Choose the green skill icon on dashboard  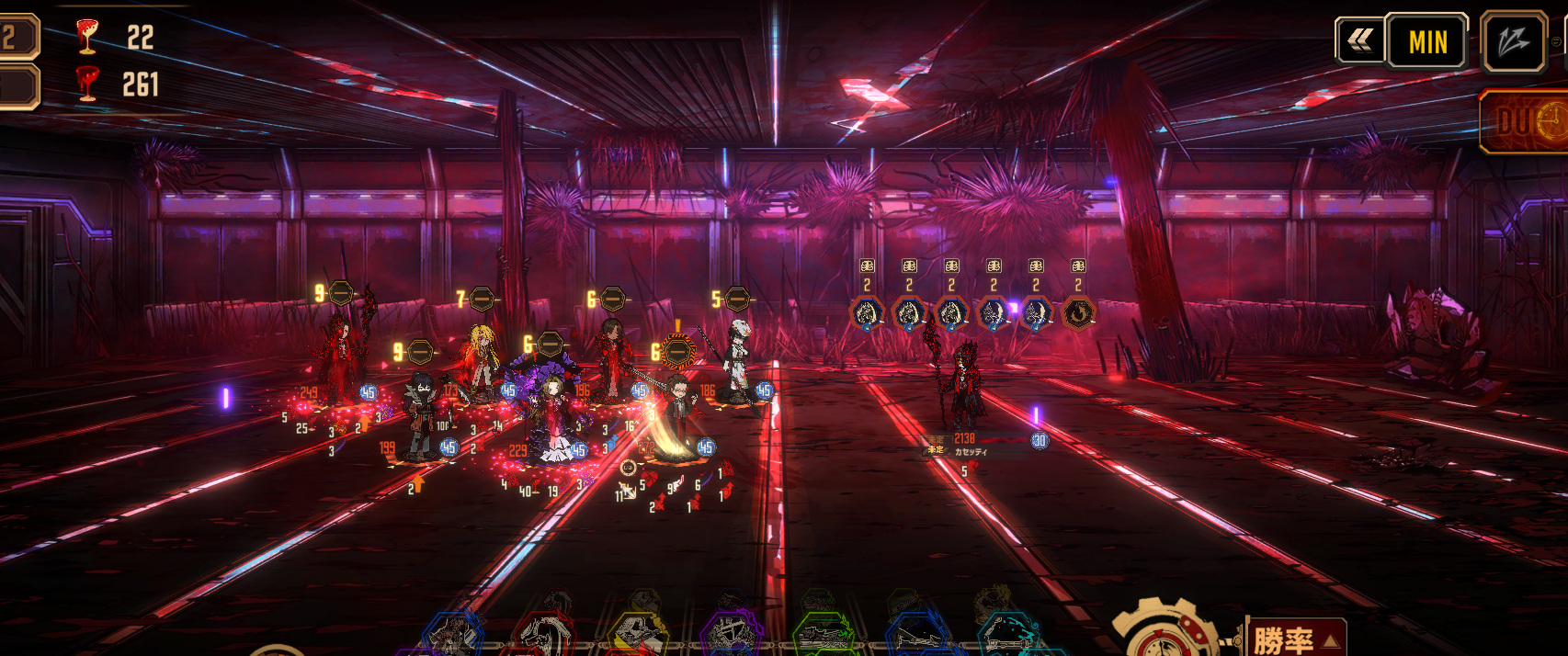[824, 634]
